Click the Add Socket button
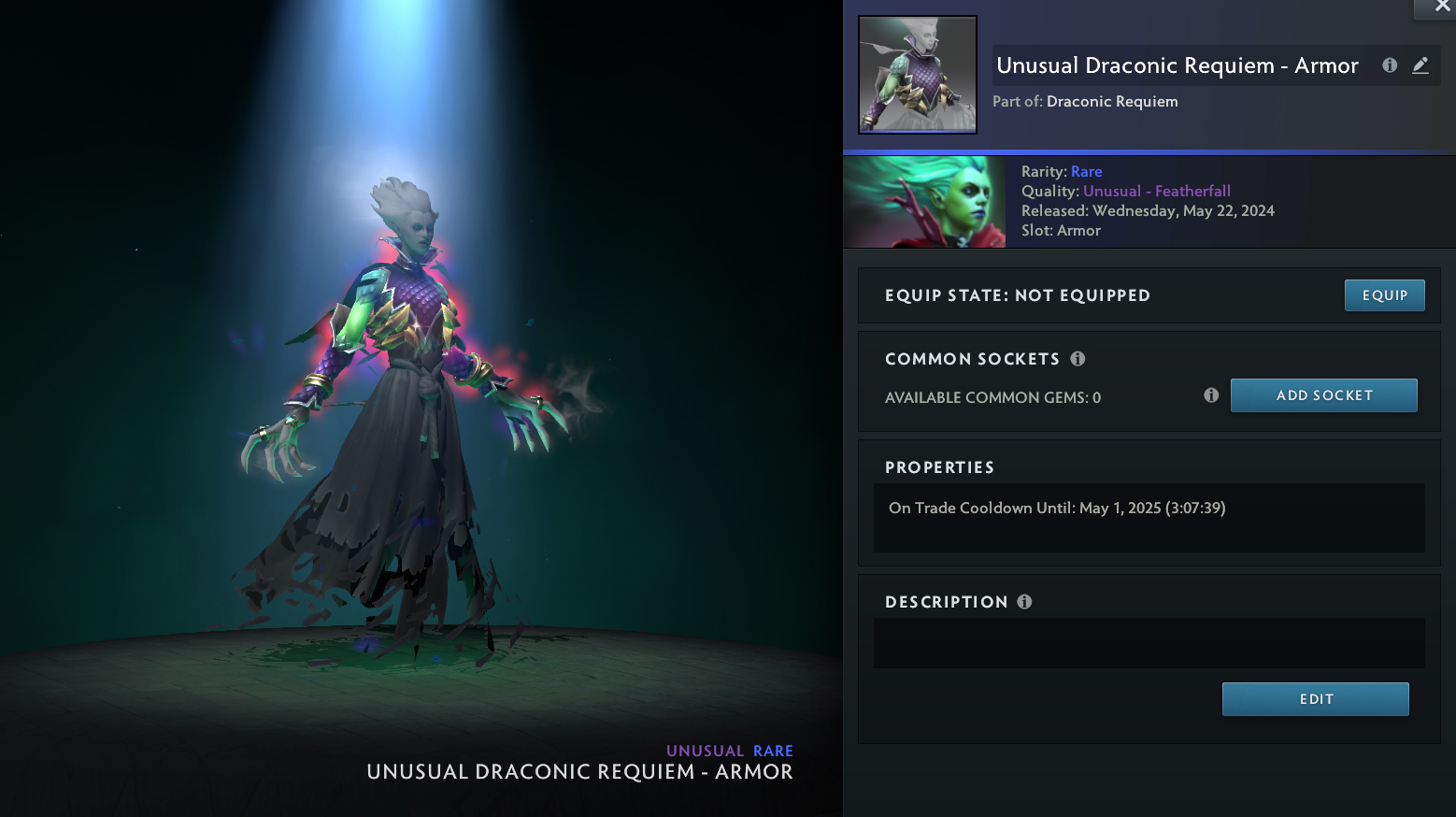The width and height of the screenshot is (1456, 817). [1323, 395]
